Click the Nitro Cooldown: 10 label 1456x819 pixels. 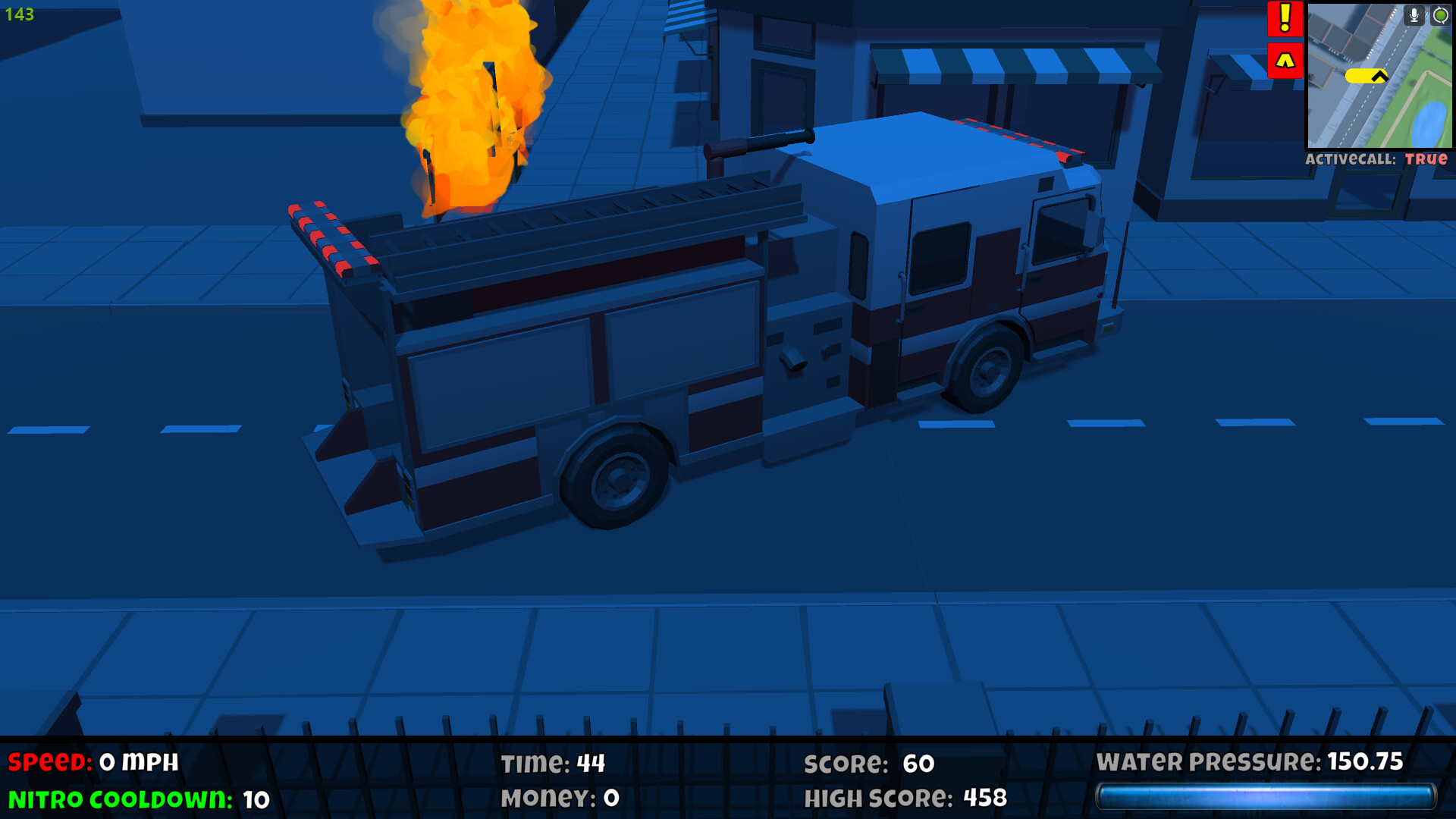pos(136,800)
